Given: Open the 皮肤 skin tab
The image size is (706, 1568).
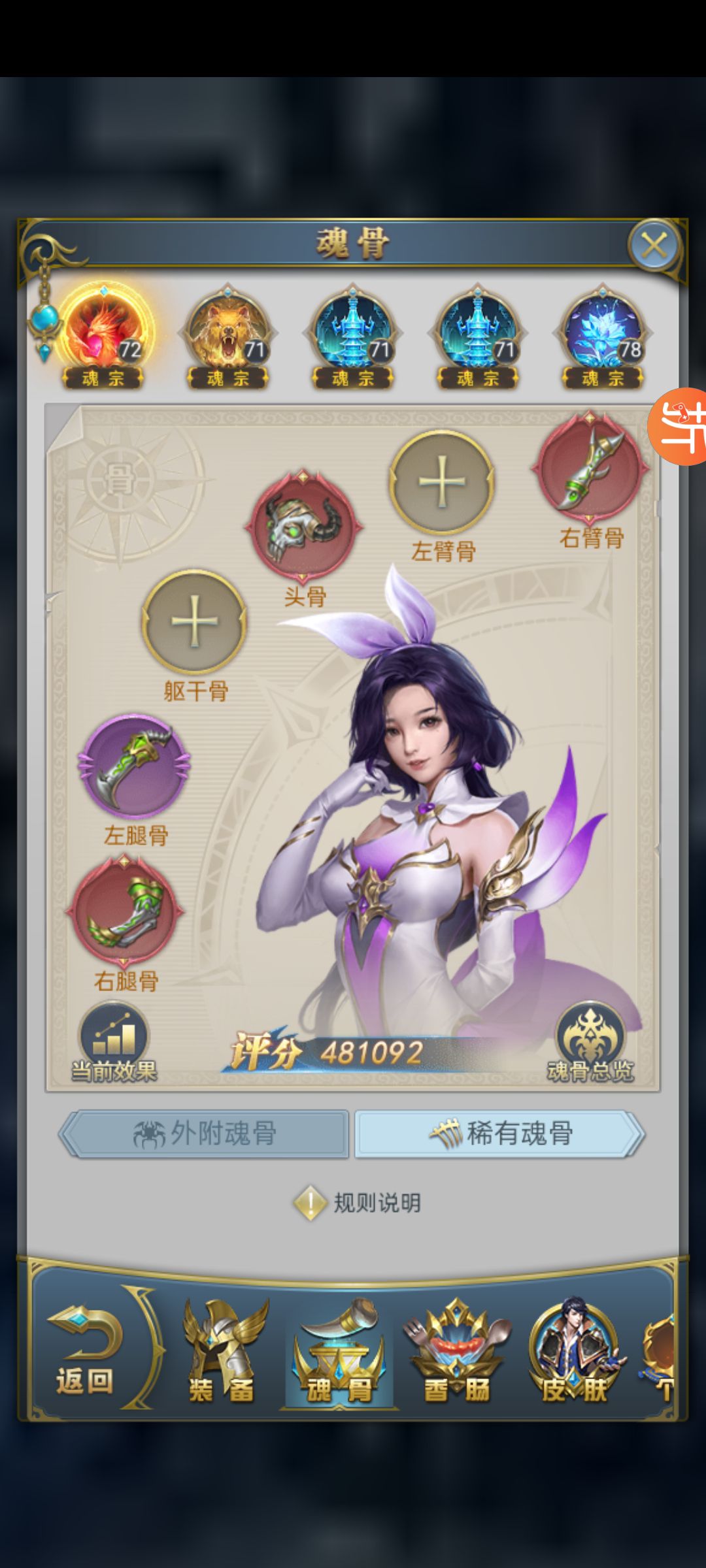Looking at the screenshot, I should click(x=574, y=1352).
